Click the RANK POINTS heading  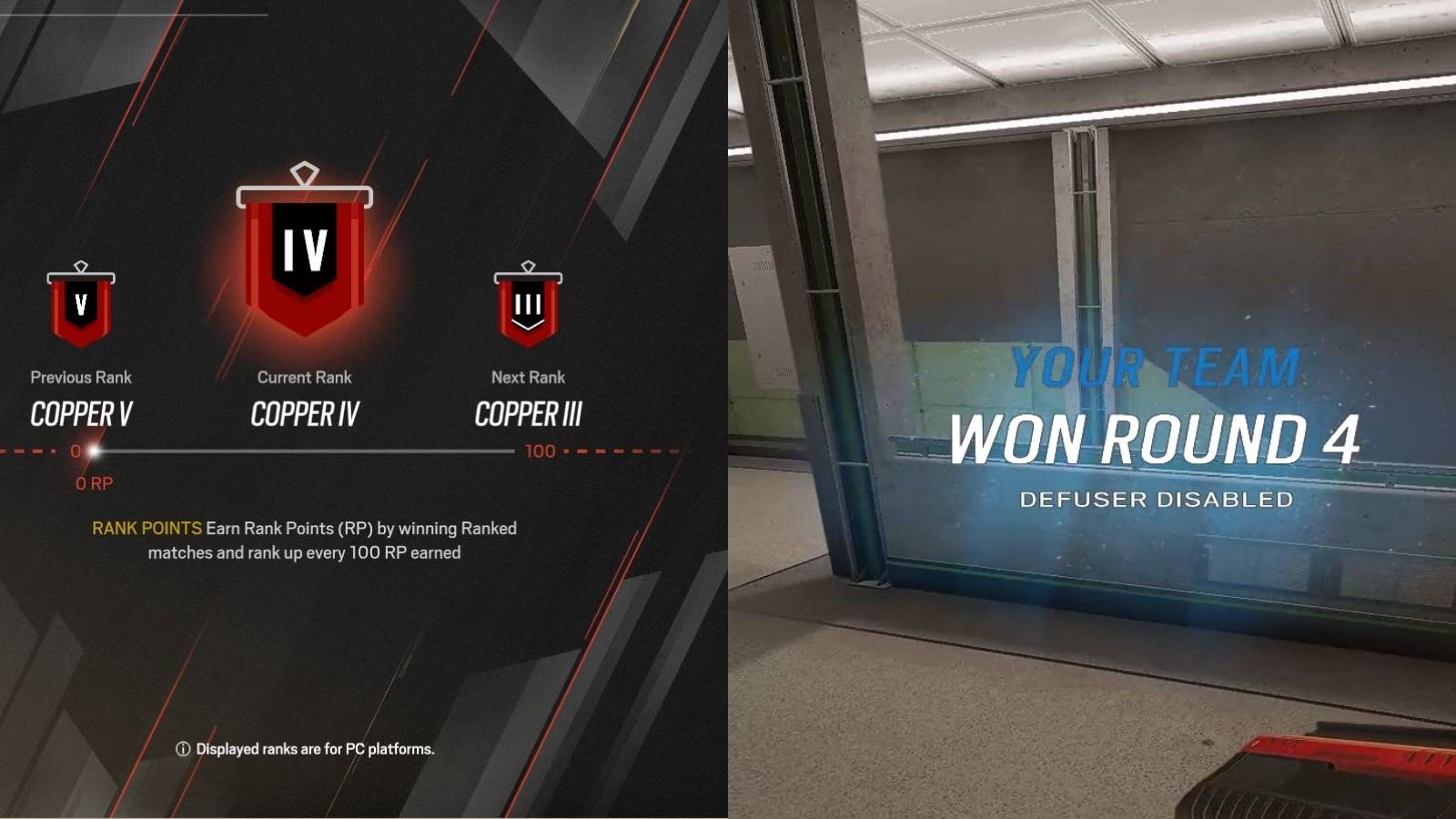click(x=145, y=528)
